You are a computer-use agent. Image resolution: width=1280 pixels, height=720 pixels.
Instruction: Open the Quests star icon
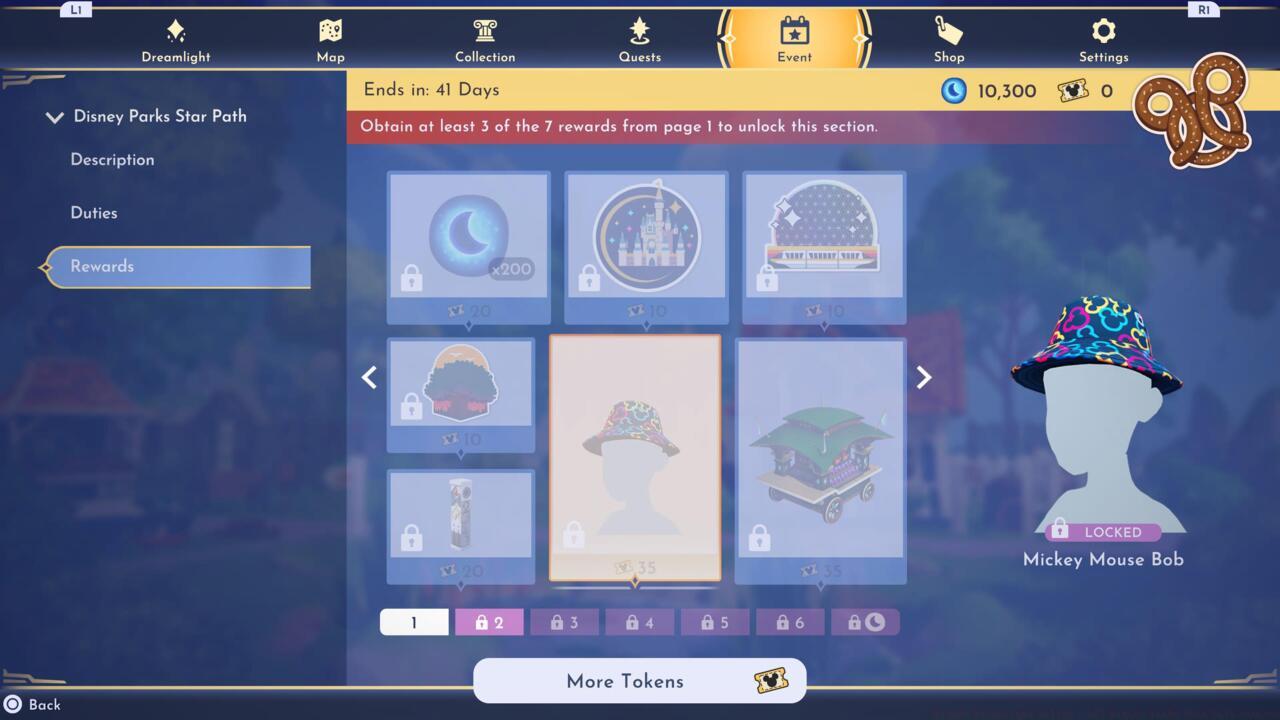tap(640, 32)
